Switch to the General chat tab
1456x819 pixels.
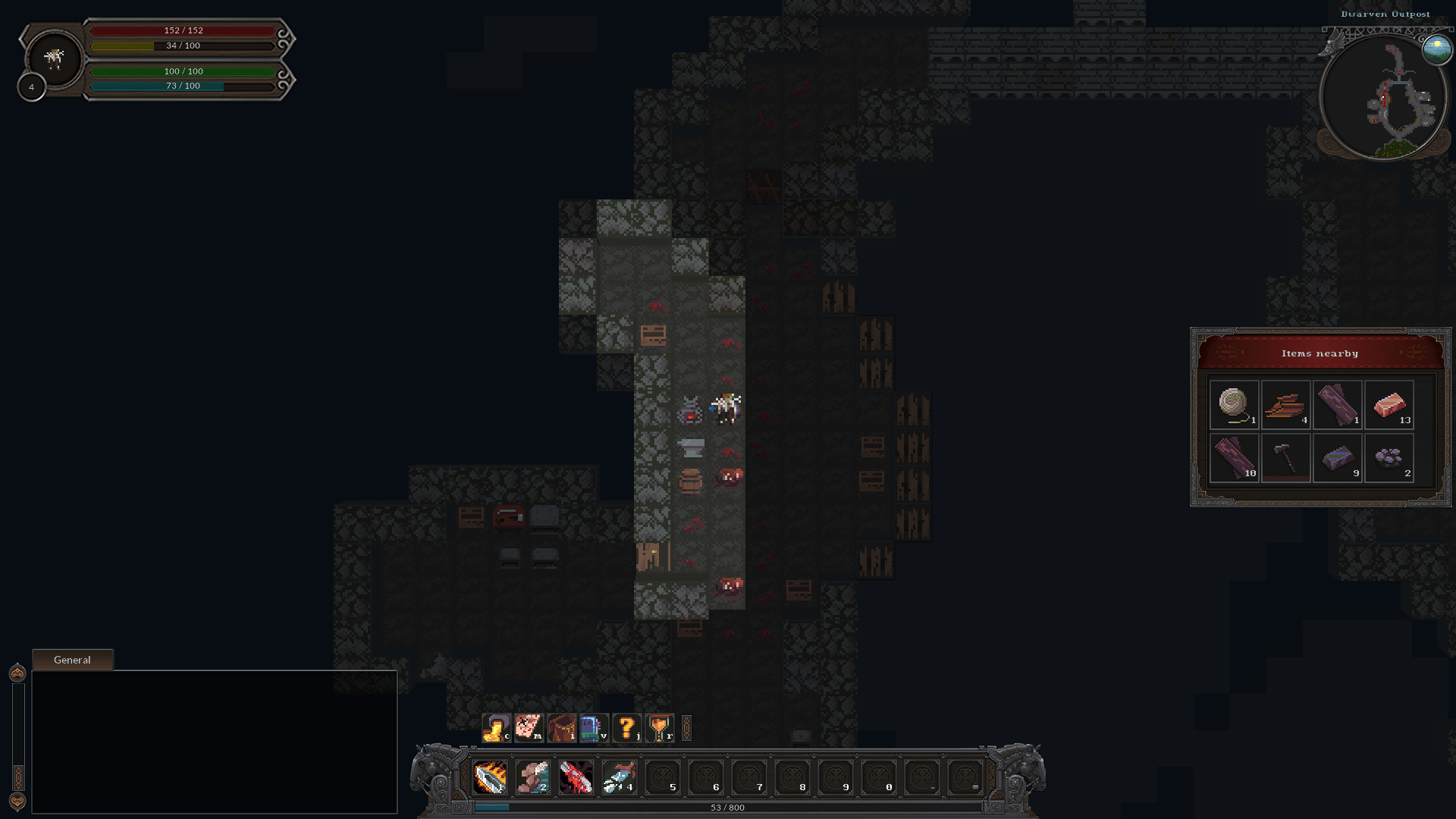[72, 659]
